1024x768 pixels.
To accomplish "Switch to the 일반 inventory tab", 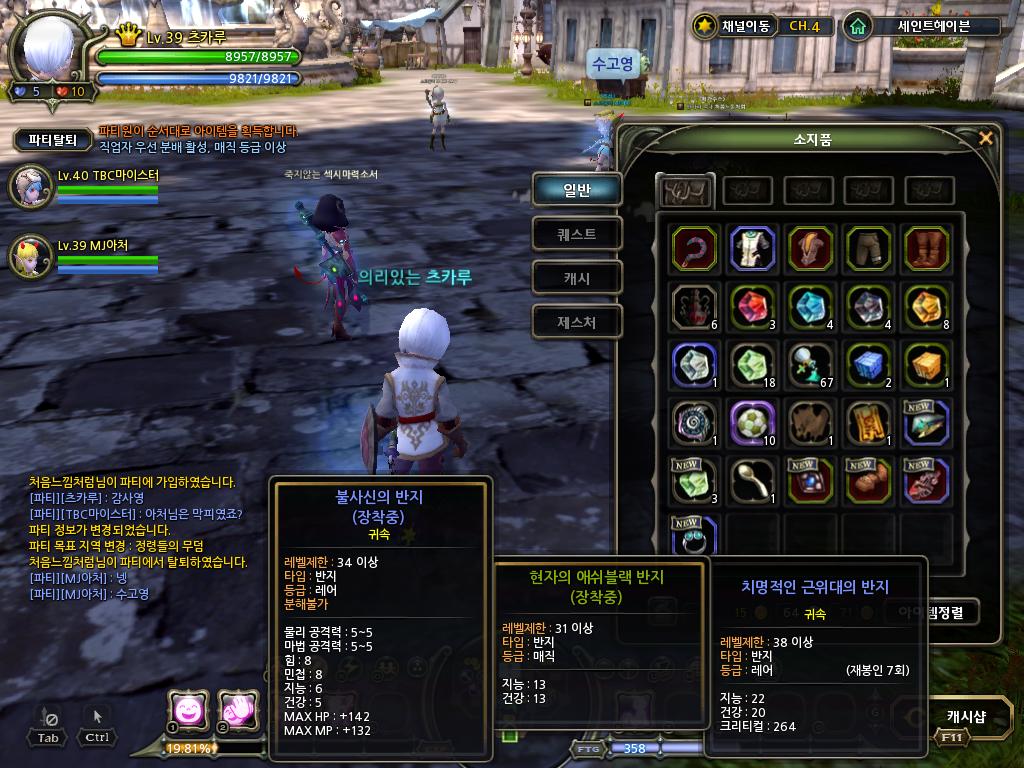I will [x=577, y=189].
